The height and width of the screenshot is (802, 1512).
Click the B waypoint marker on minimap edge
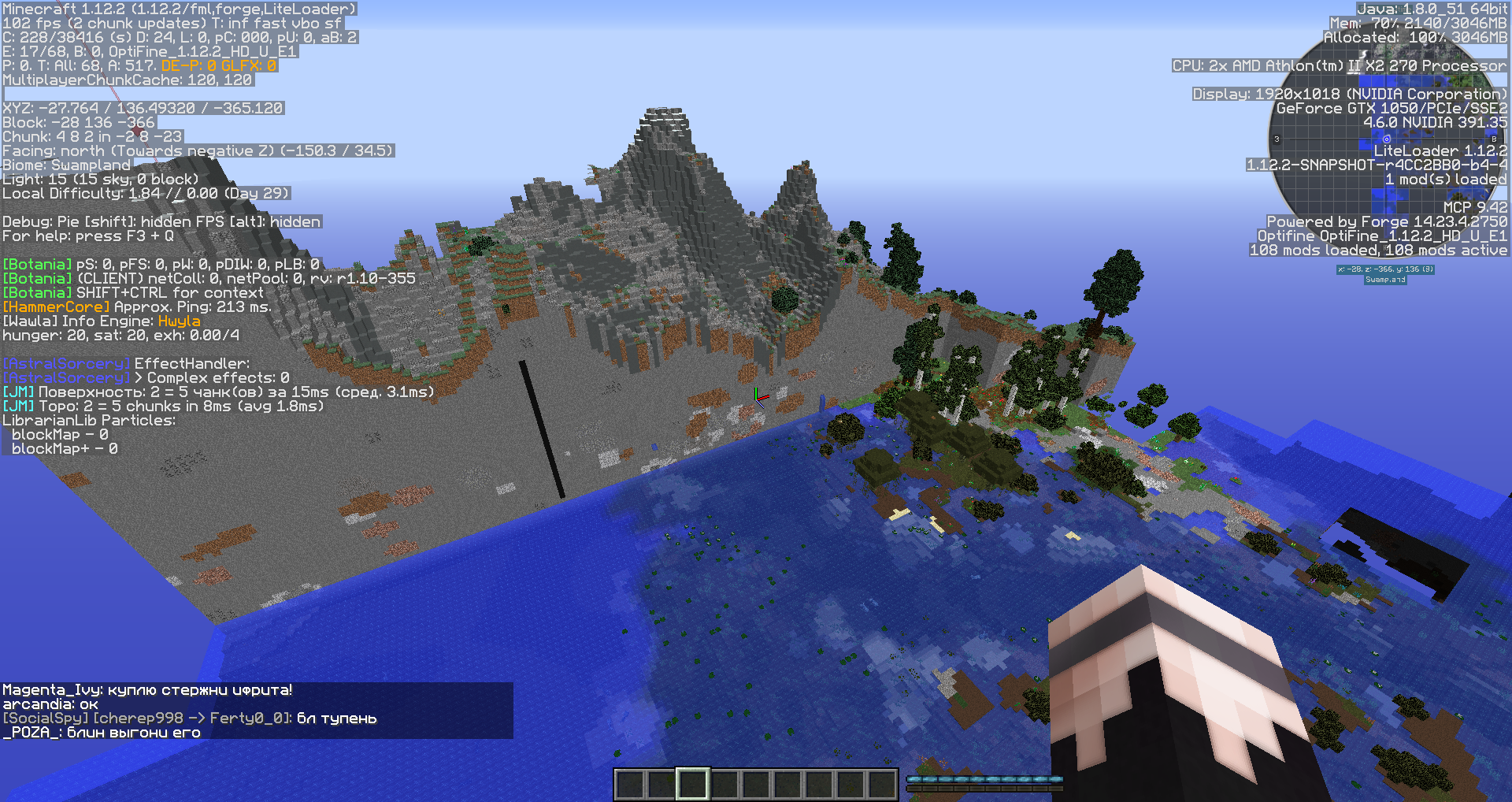[1494, 139]
